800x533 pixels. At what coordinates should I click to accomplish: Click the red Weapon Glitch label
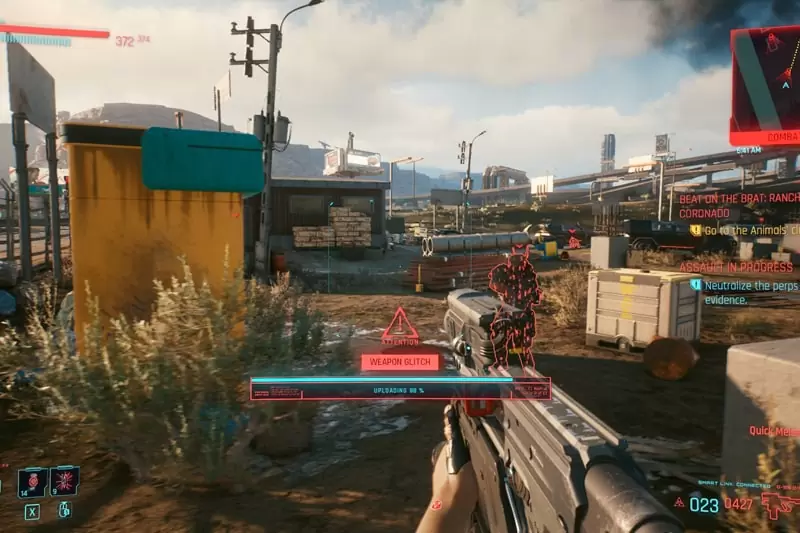(400, 362)
